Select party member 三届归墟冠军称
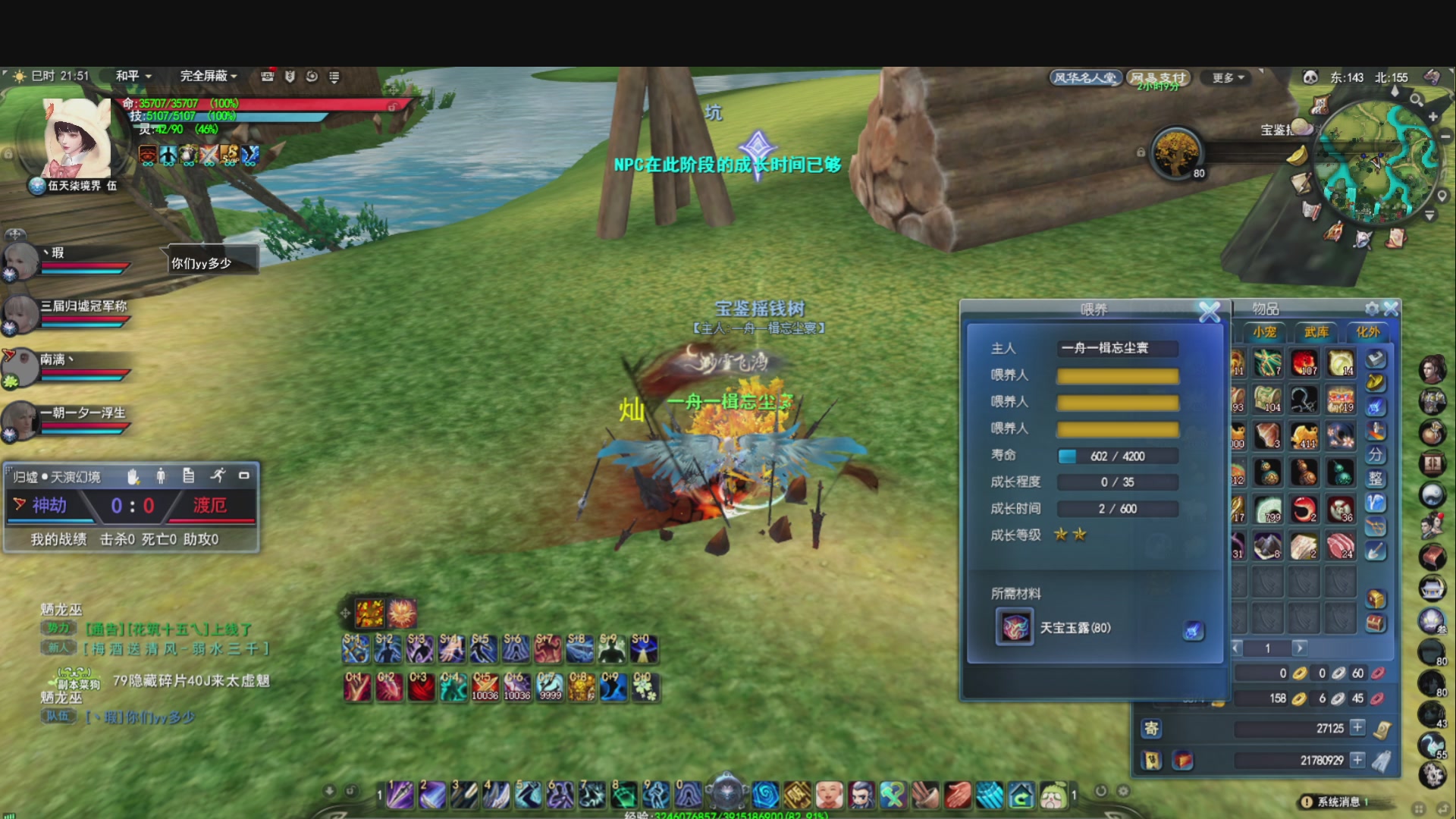The width and height of the screenshot is (1456, 819). [21, 312]
